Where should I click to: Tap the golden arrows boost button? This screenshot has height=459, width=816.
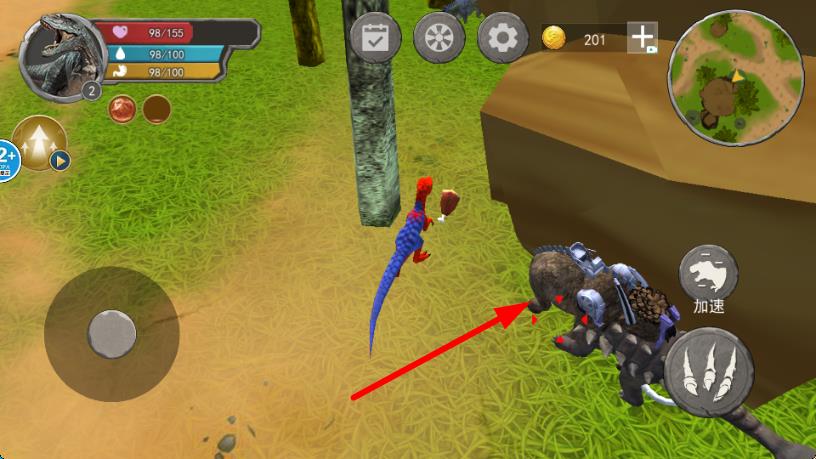(x=41, y=144)
